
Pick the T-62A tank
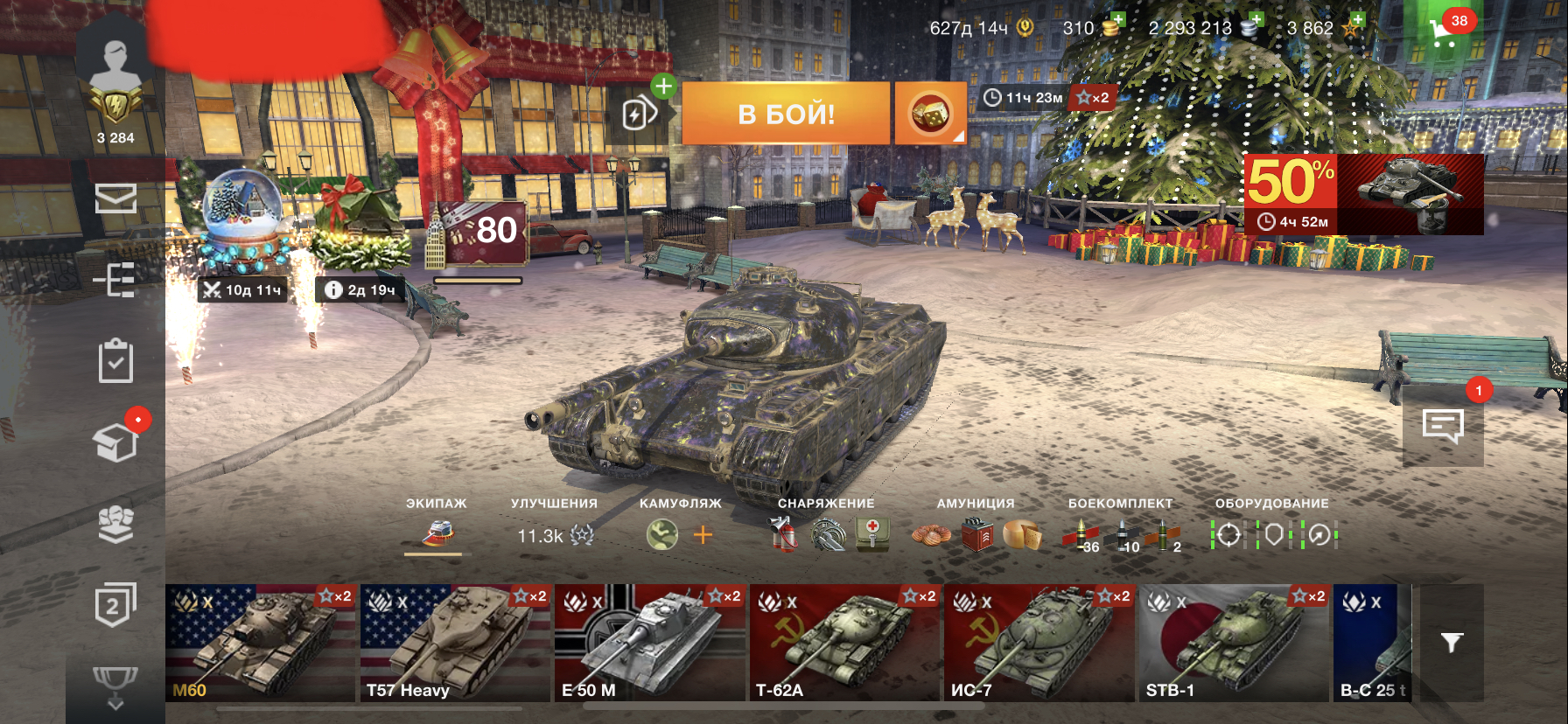coord(844,643)
